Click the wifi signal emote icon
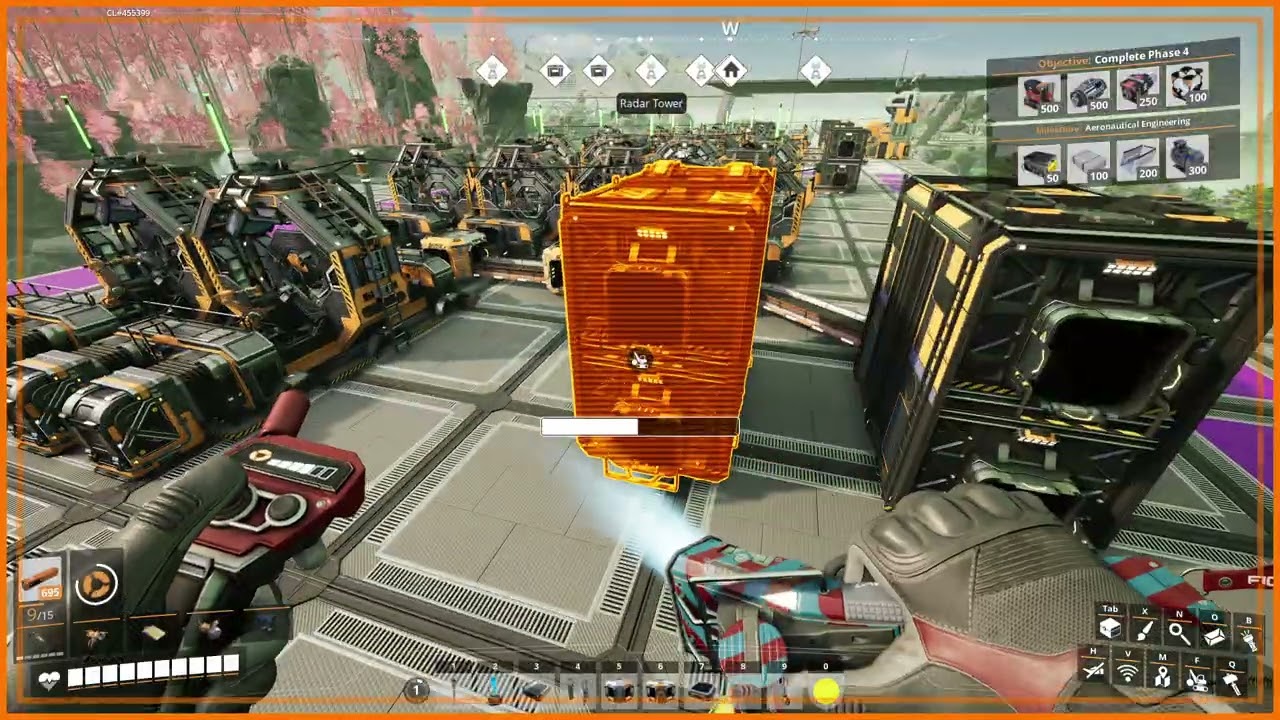1280x720 pixels. [1128, 674]
